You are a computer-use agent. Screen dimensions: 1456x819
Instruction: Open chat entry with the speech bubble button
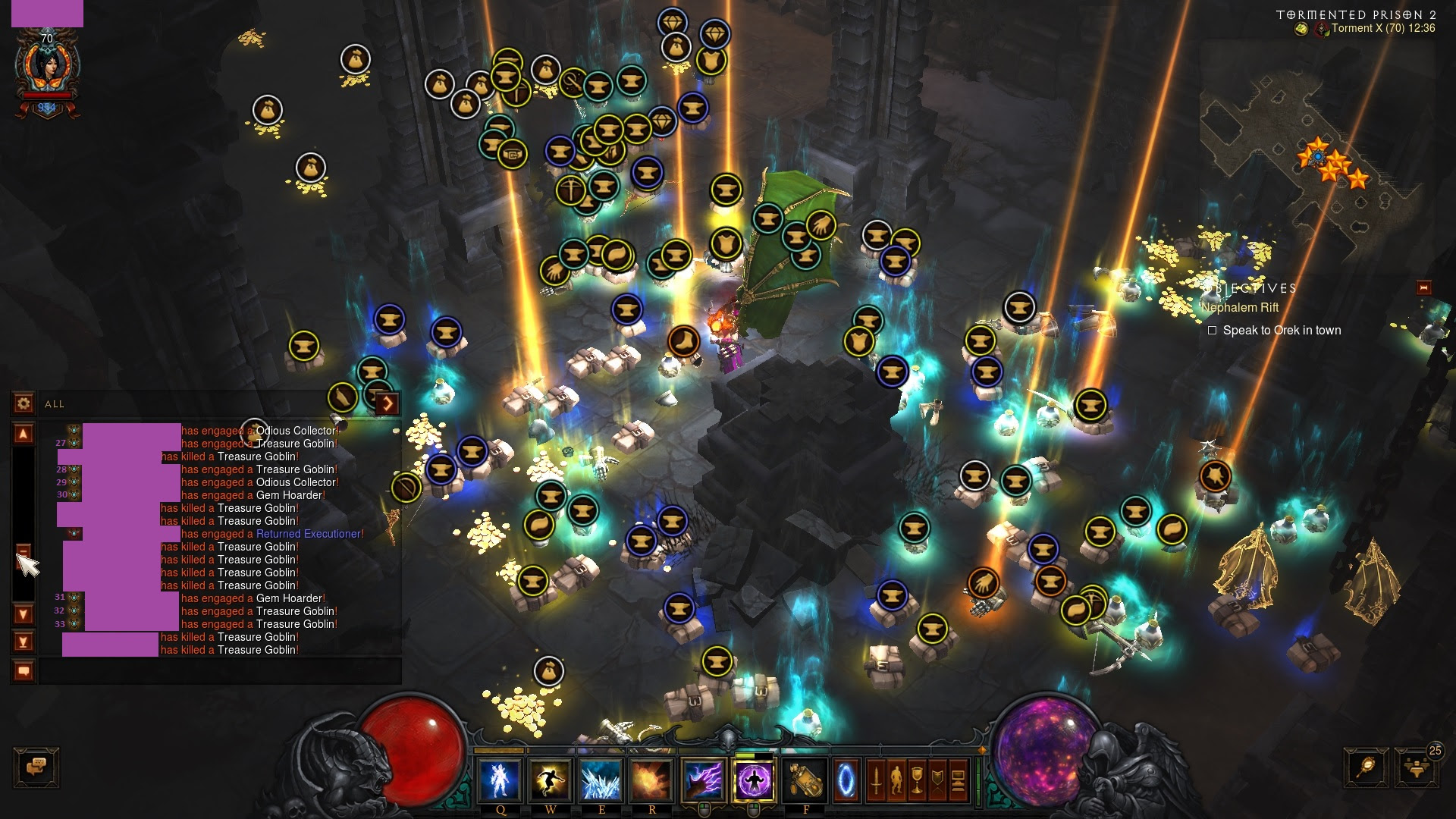[24, 671]
